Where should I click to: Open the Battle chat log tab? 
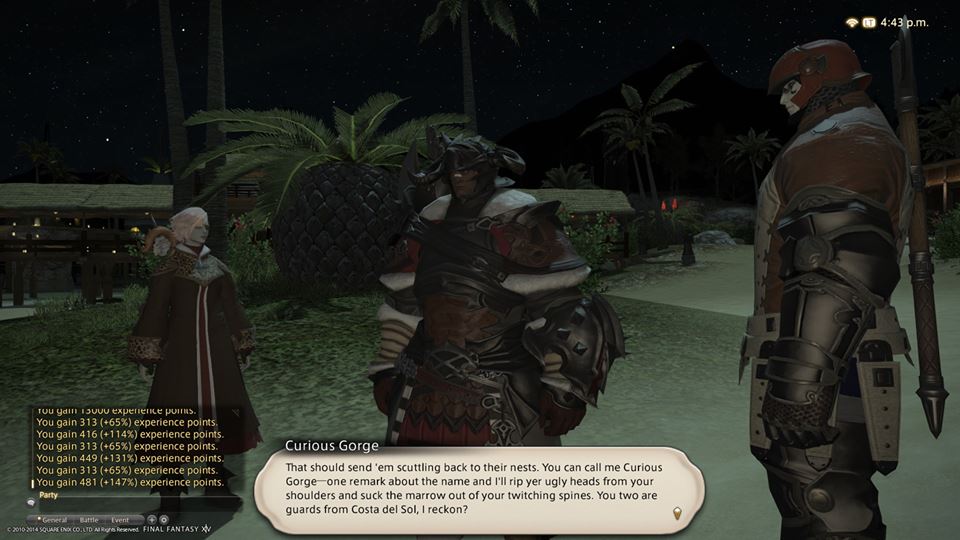coord(88,520)
